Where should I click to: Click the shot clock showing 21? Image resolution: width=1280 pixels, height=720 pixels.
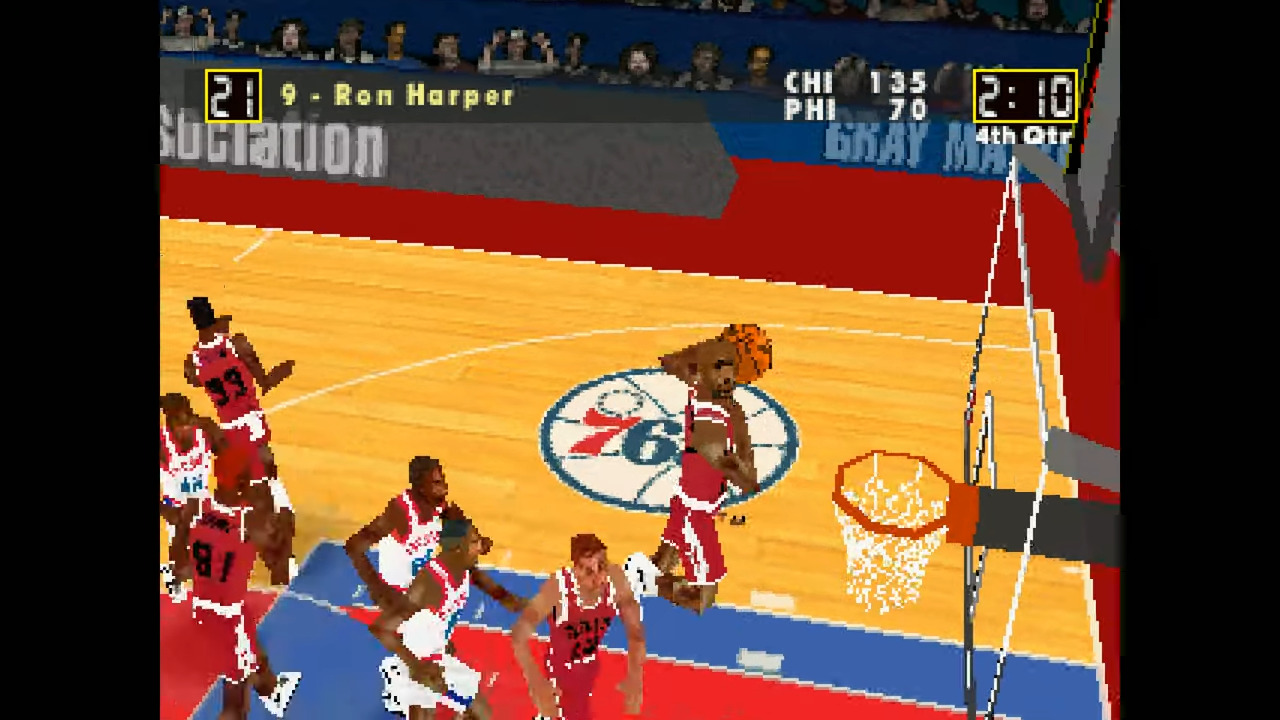[x=232, y=95]
